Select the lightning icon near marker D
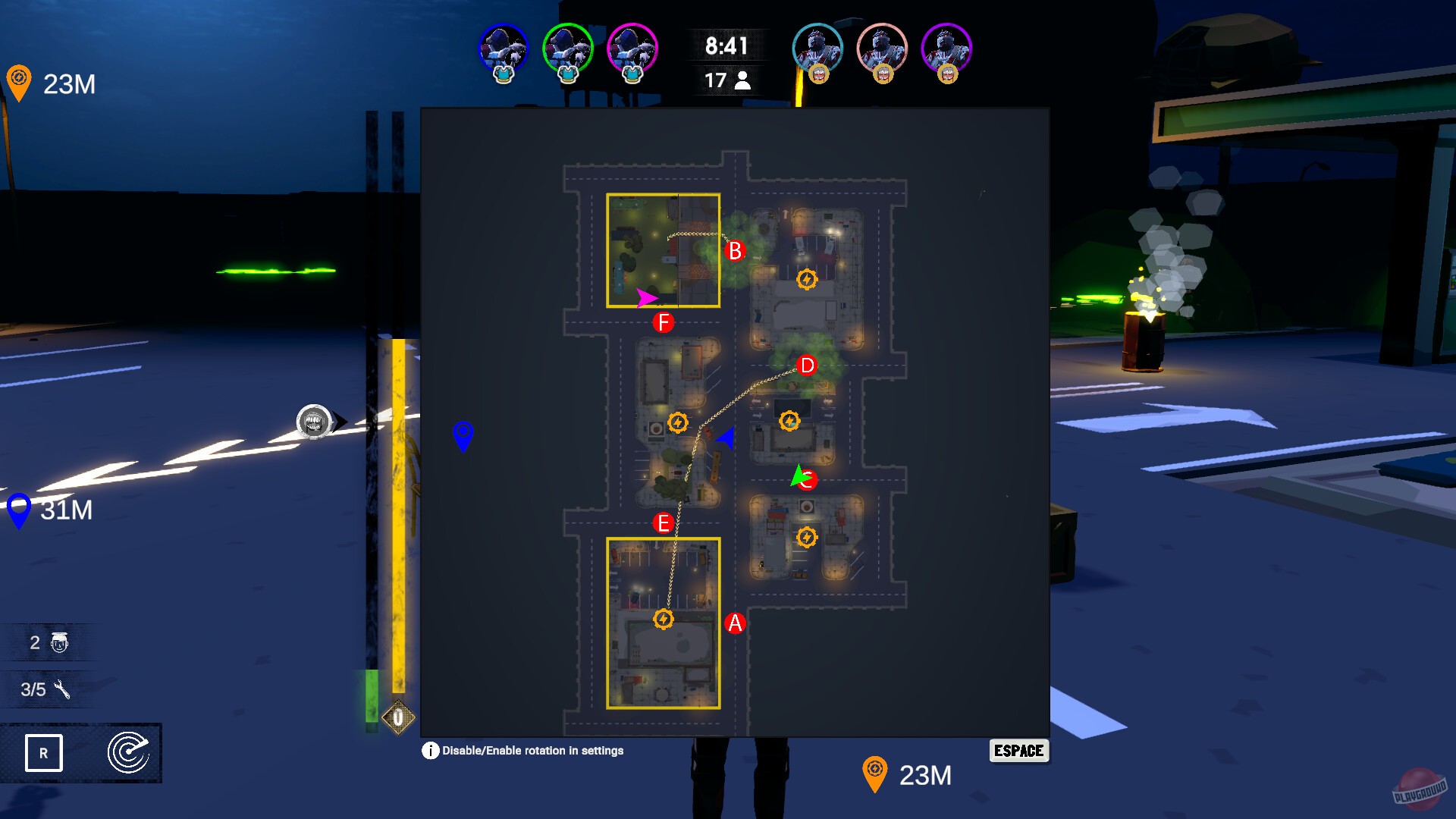 789,421
